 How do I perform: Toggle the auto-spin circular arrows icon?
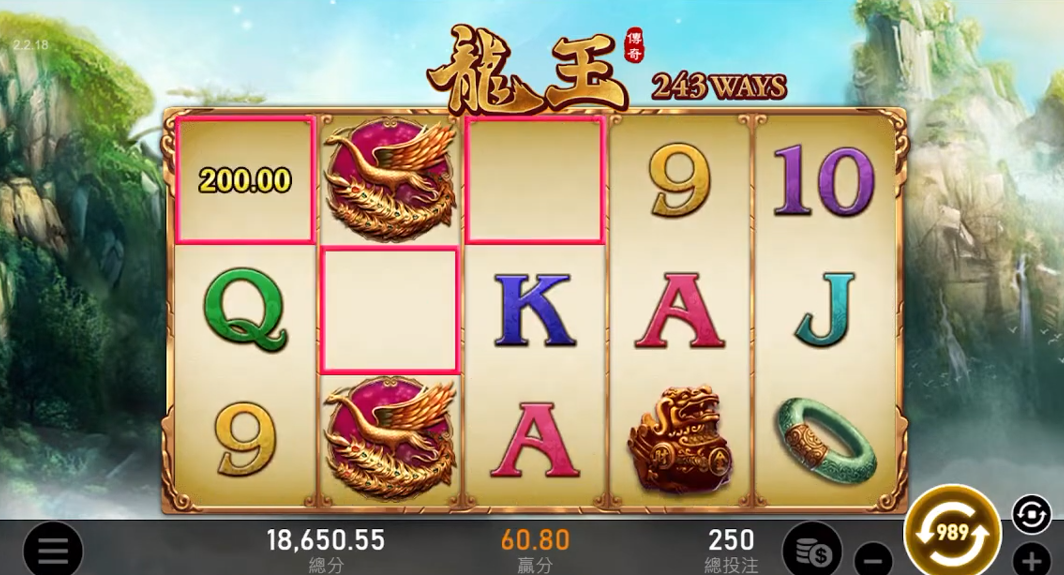point(1031,514)
